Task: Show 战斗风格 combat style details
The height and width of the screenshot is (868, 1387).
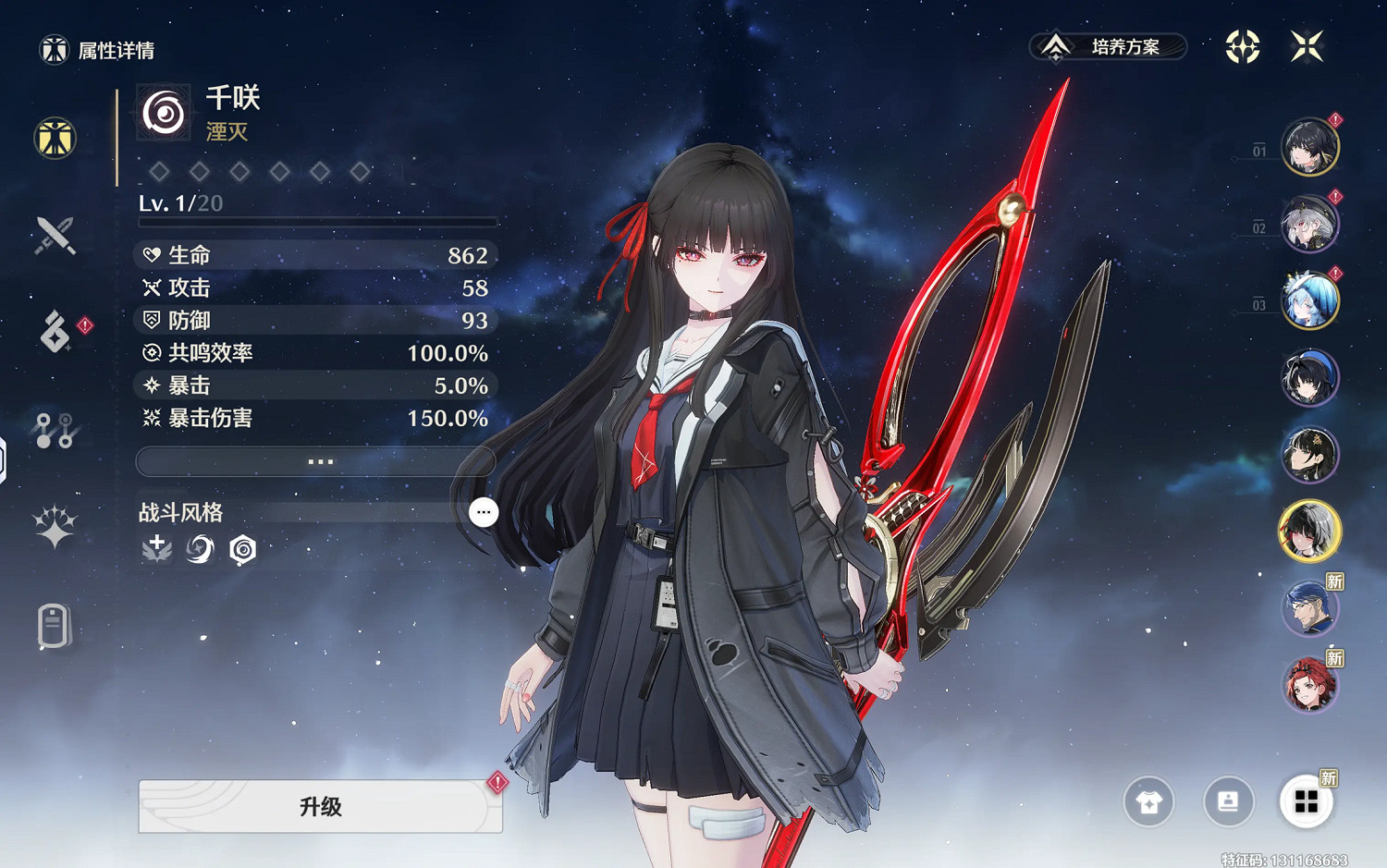Action: tap(483, 512)
